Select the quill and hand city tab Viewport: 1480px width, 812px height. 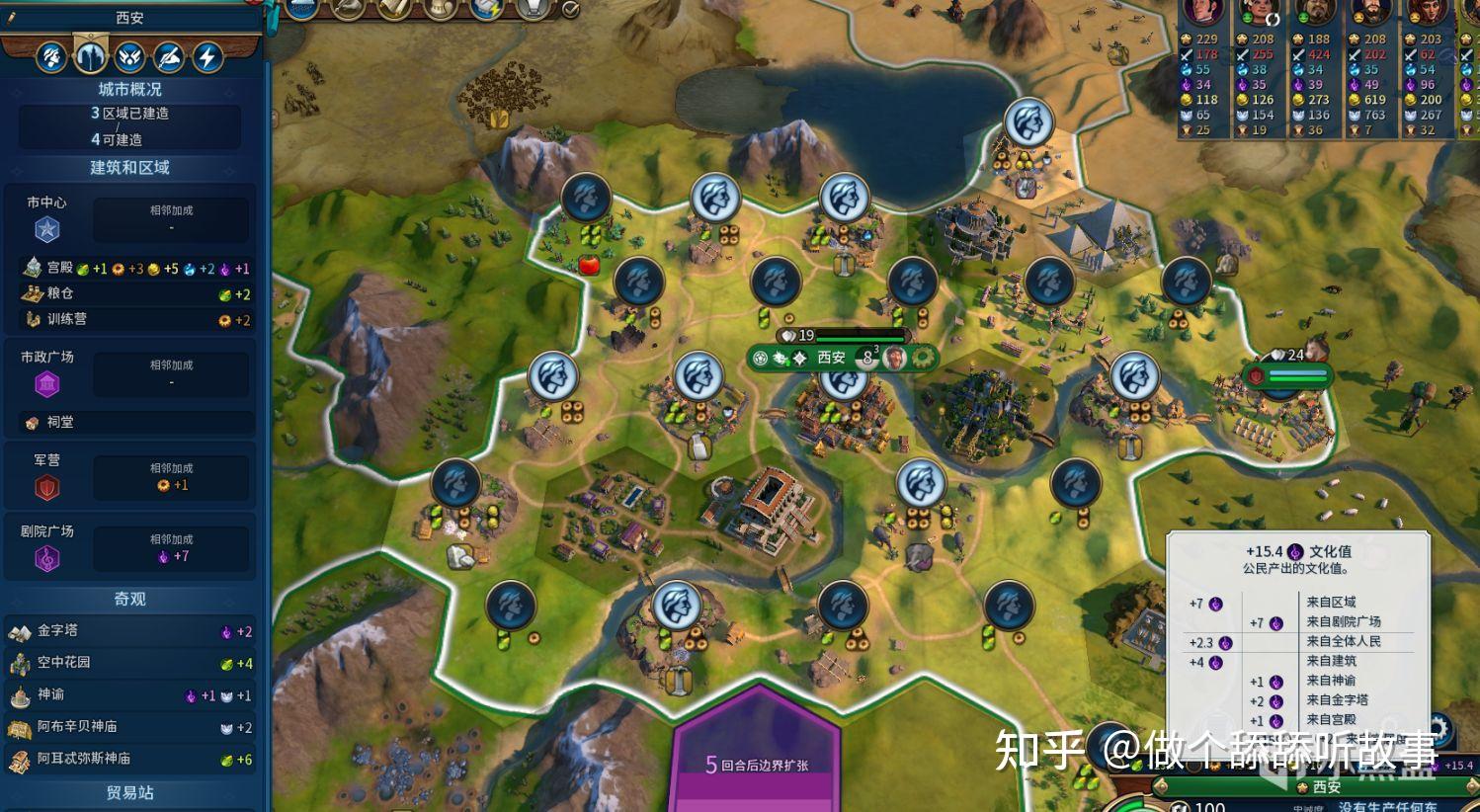pyautogui.click(x=169, y=56)
